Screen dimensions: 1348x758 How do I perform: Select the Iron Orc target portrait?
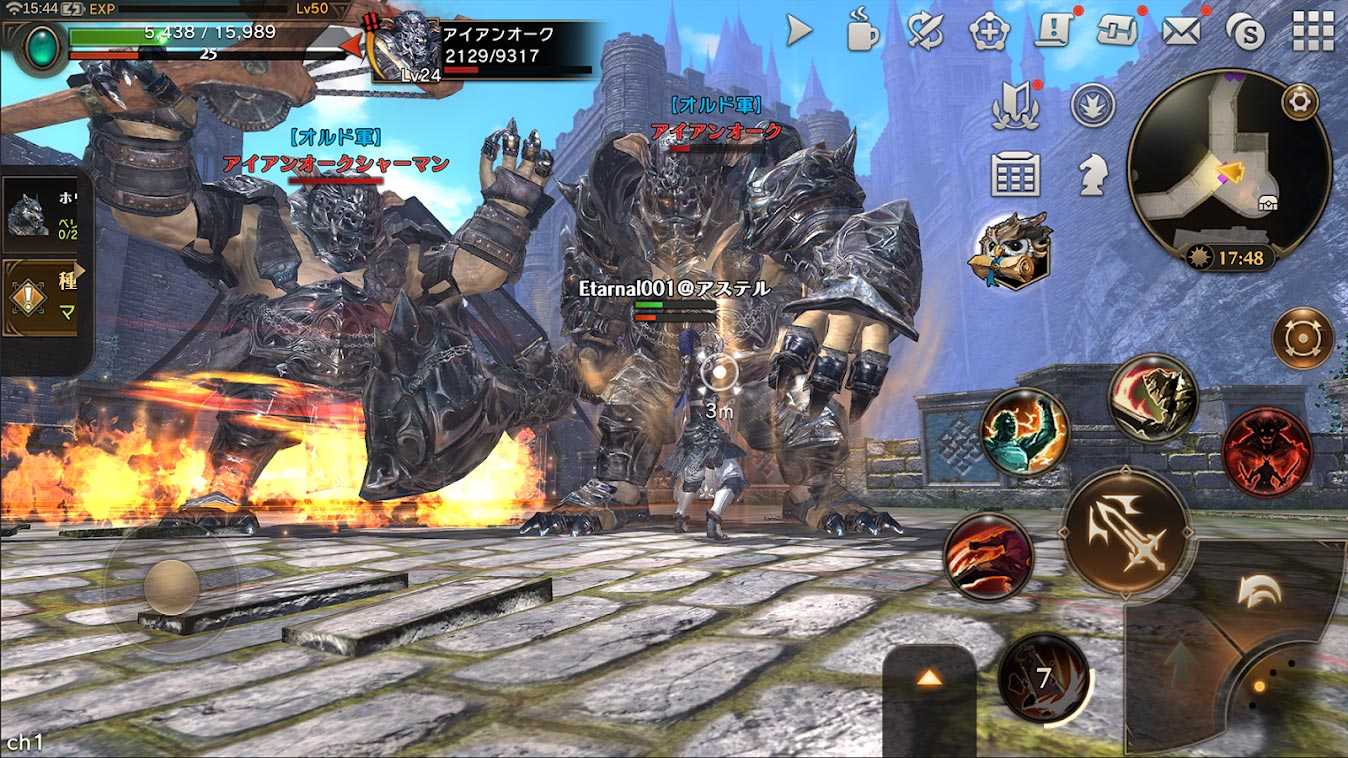pos(405,46)
